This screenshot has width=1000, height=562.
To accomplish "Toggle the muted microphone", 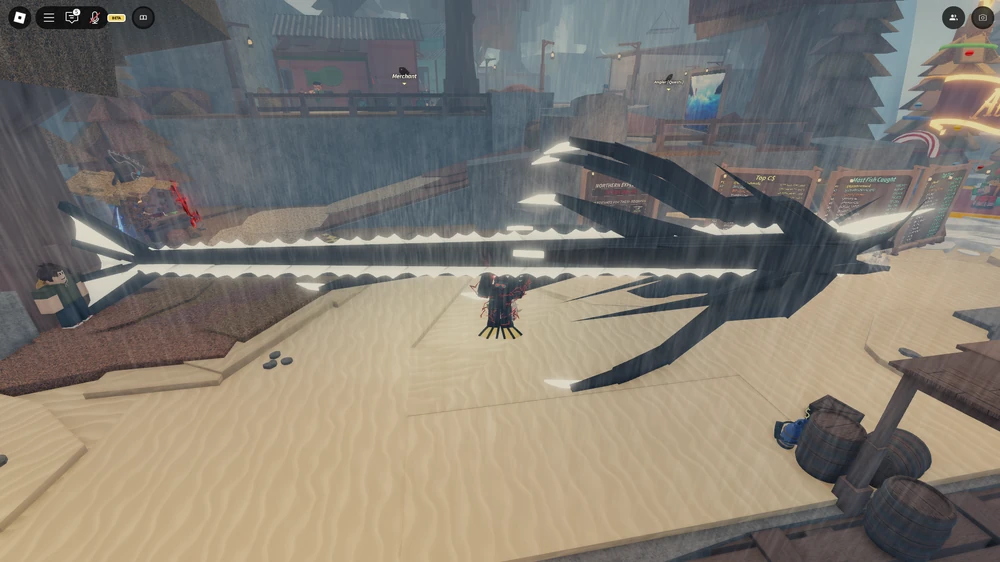I will point(95,17).
